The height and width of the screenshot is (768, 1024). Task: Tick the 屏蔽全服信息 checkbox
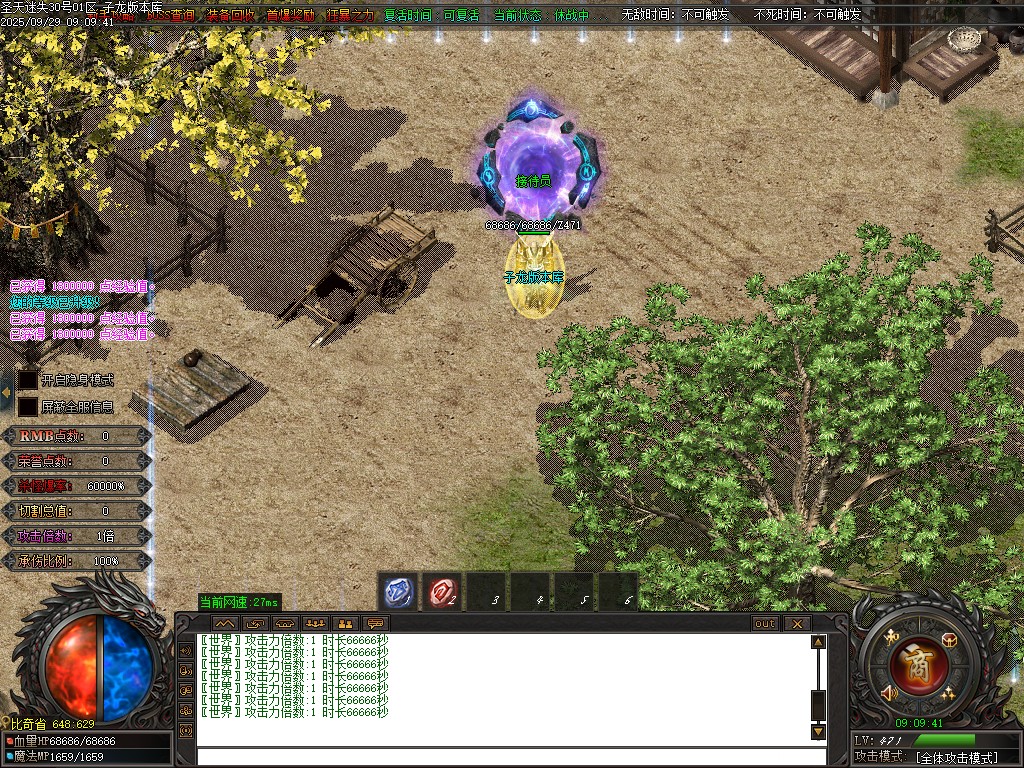point(28,407)
